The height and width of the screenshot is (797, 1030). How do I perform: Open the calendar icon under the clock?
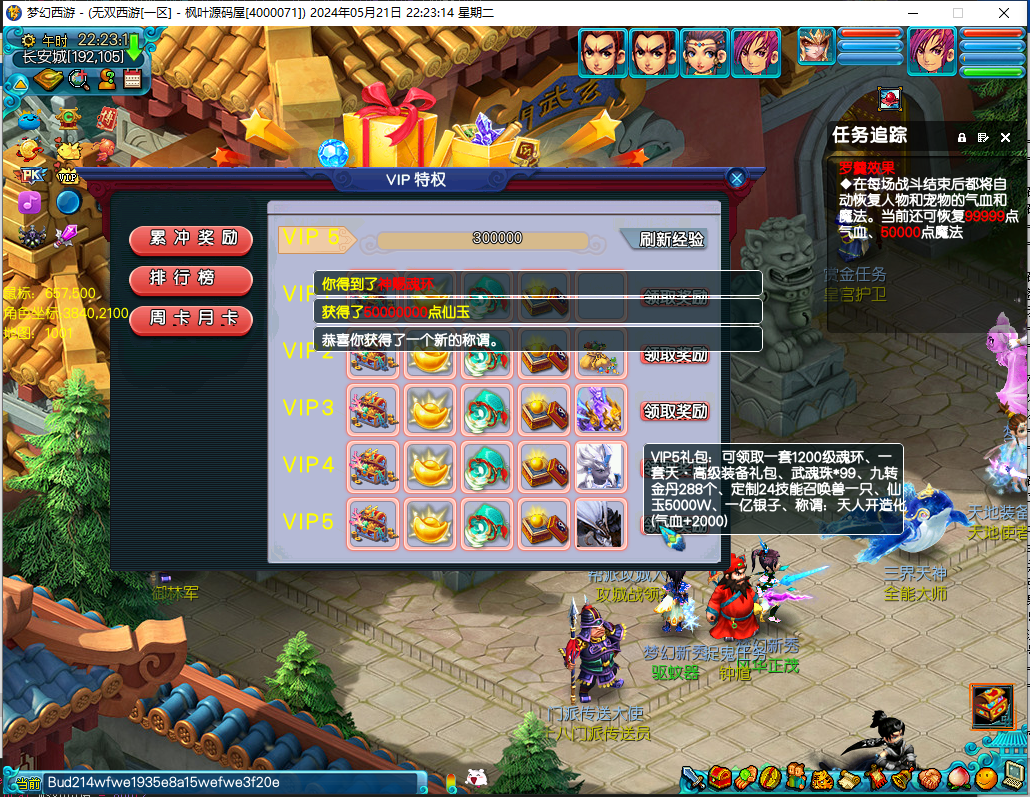(x=132, y=80)
